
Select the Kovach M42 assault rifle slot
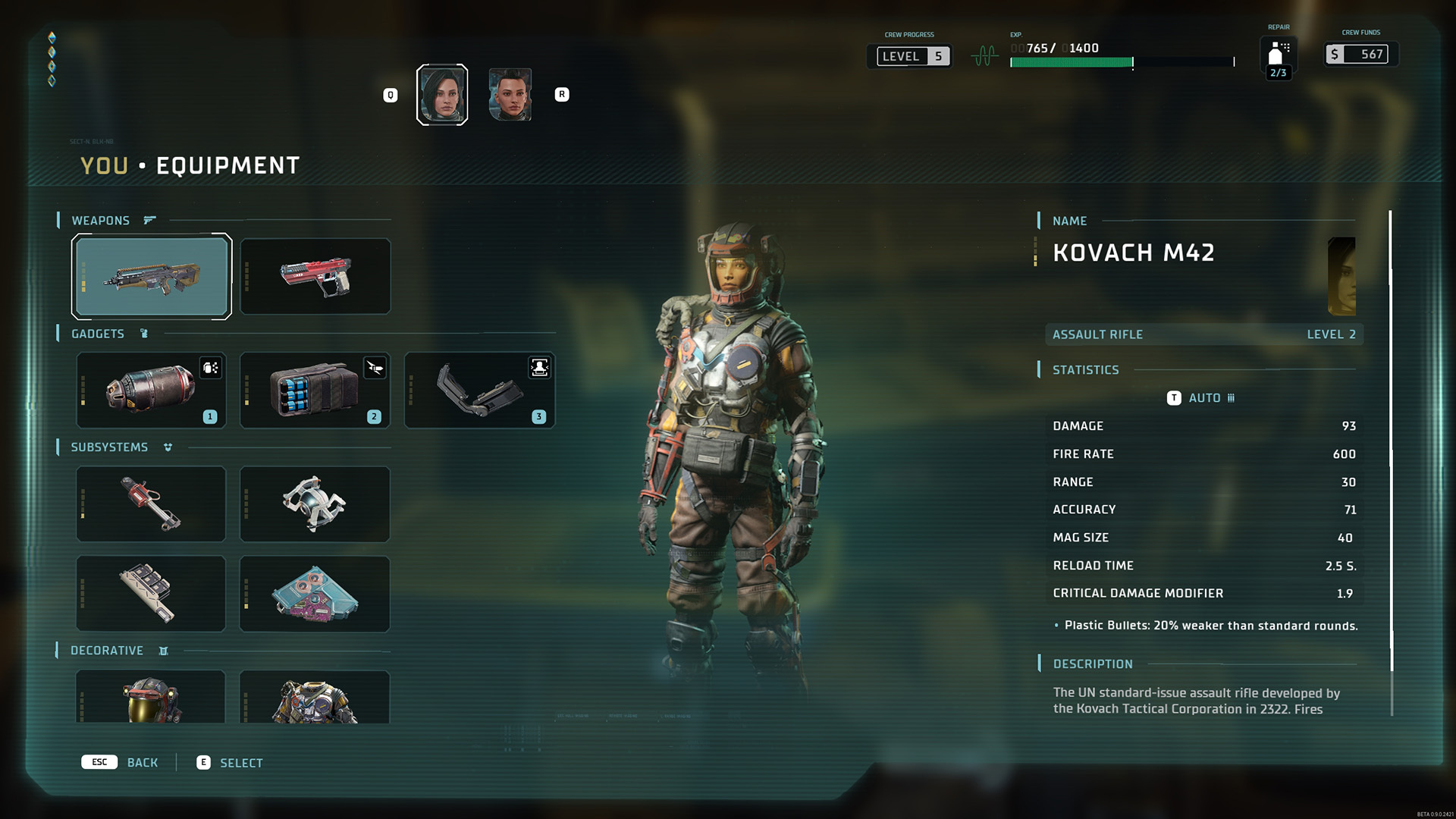coord(152,276)
